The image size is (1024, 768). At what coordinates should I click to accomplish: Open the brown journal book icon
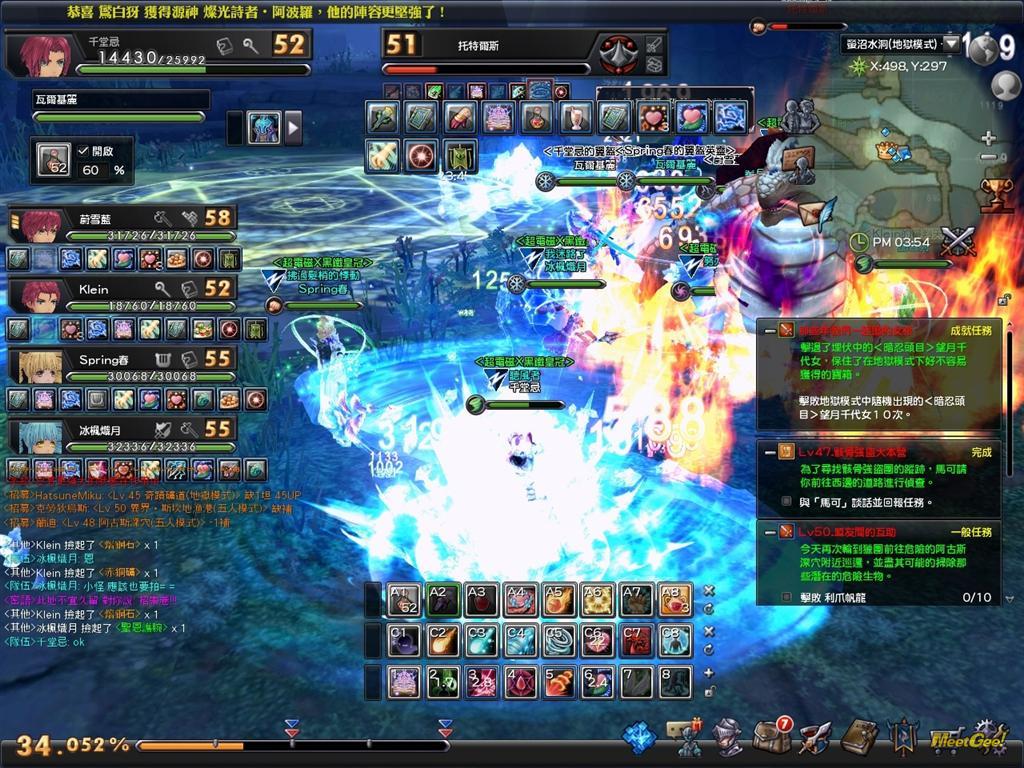858,737
